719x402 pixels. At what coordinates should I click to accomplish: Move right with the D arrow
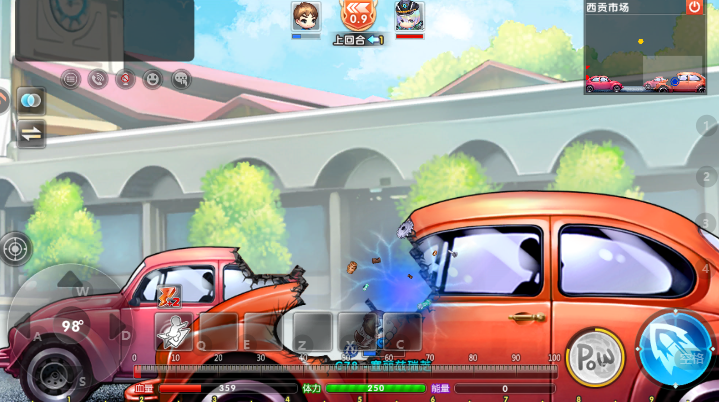click(x=120, y=328)
